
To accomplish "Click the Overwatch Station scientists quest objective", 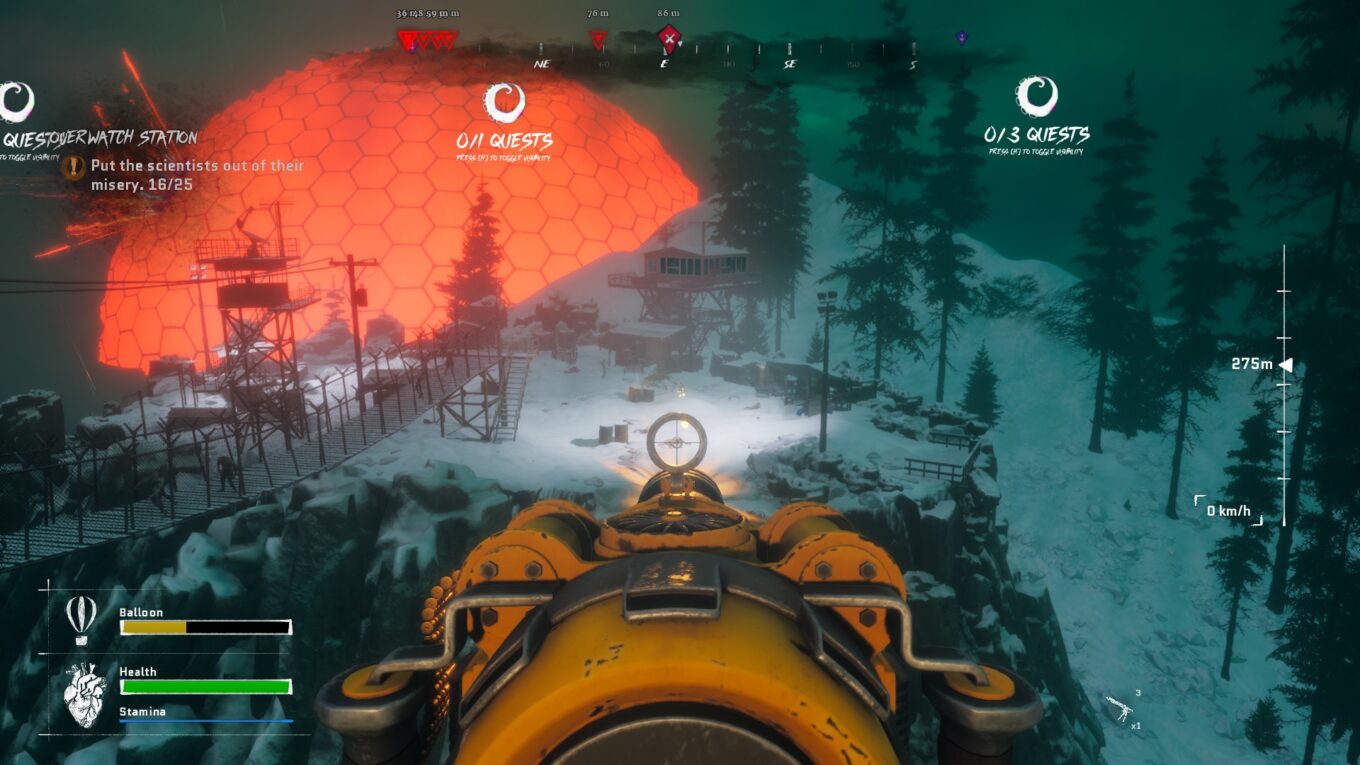I will (x=196, y=175).
